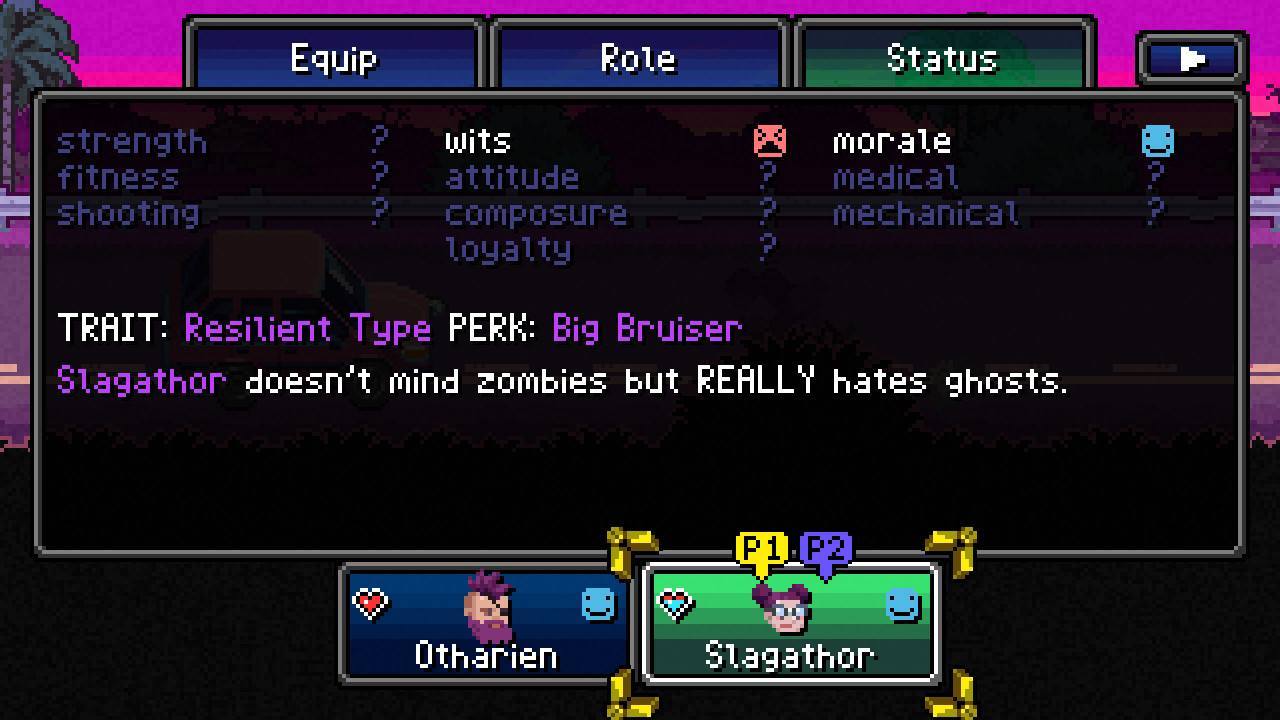This screenshot has width=1280, height=720.
Task: Click the arrow continue button
Action: pyautogui.click(x=1191, y=59)
